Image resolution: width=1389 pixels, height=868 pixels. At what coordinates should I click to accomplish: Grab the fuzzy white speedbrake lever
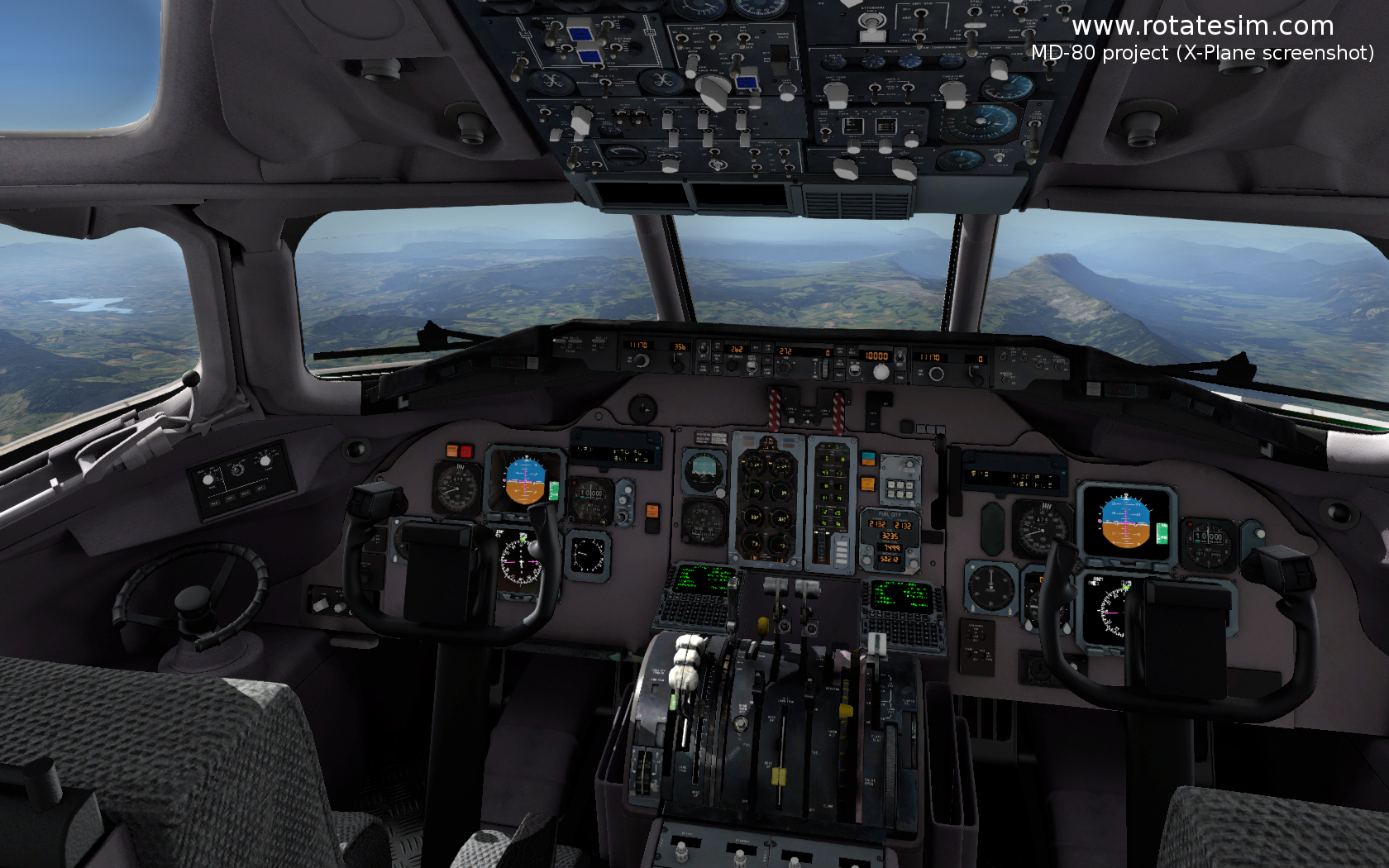(686, 660)
